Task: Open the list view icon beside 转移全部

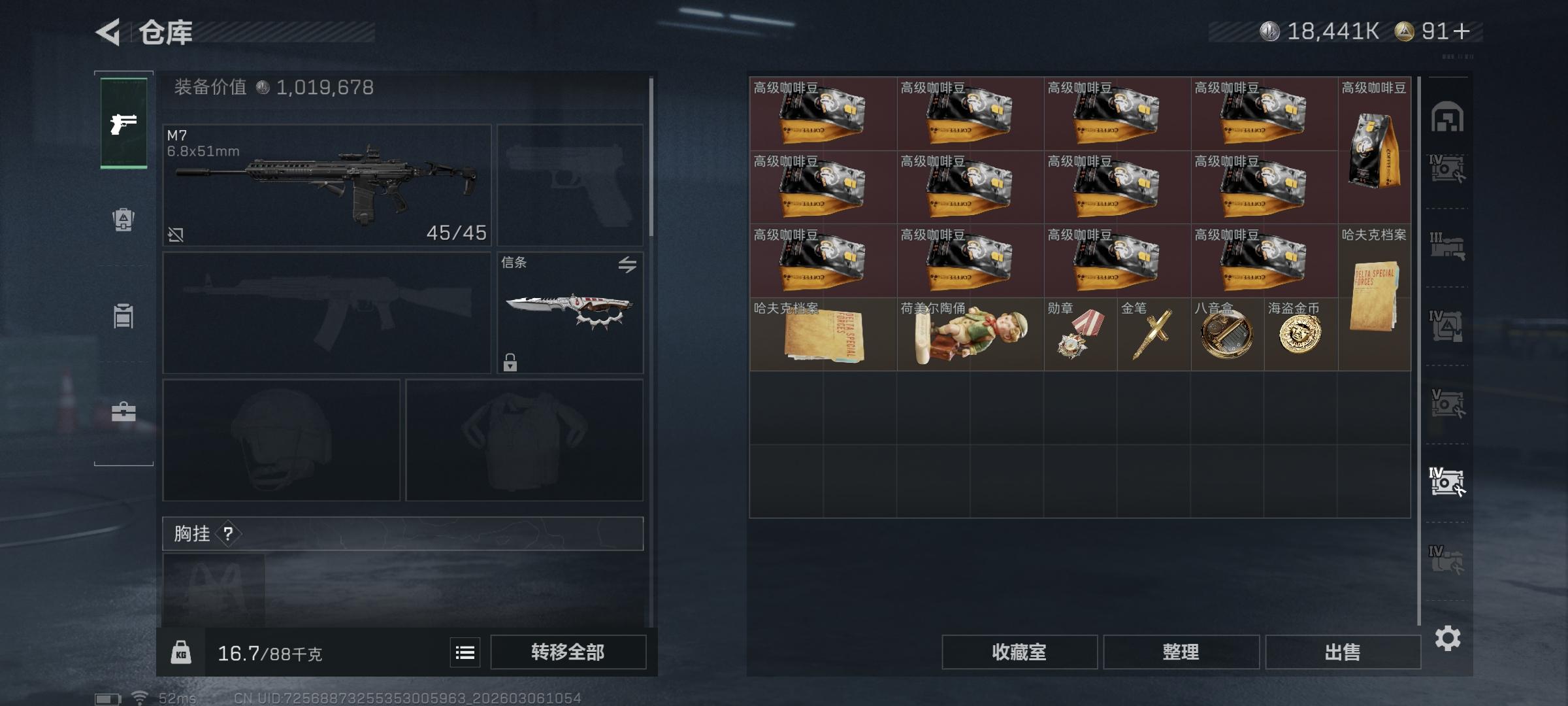Action: (x=465, y=652)
